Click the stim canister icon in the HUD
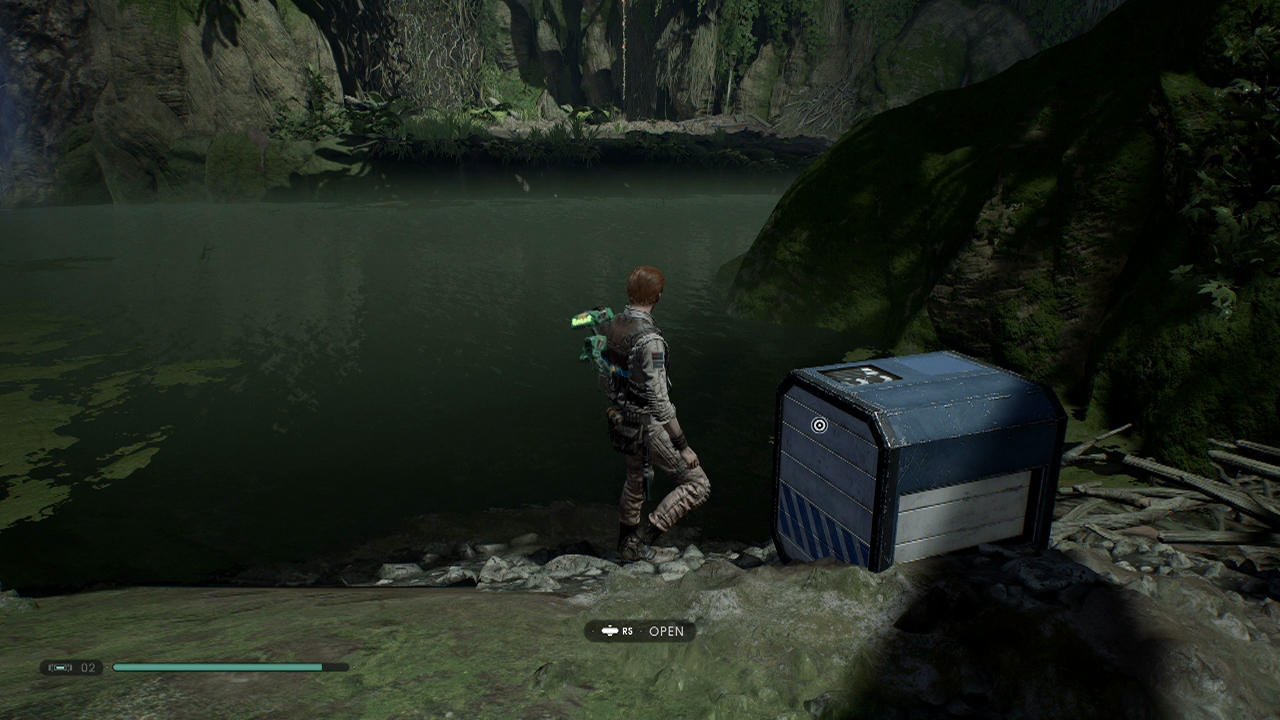The width and height of the screenshot is (1280, 720). coord(60,667)
